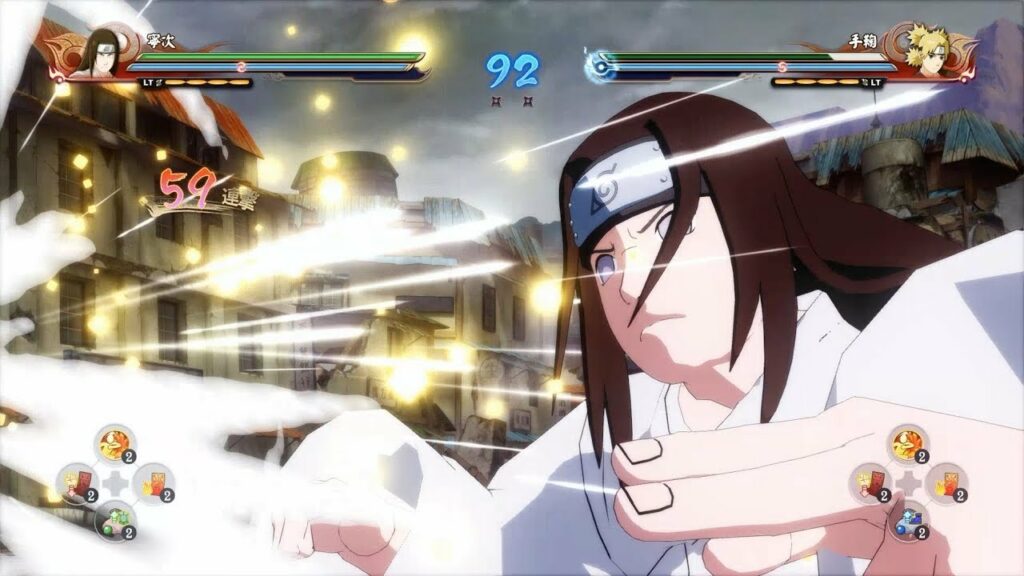Use the left player's orange figure item on top
The width and height of the screenshot is (1024, 576).
click(115, 443)
